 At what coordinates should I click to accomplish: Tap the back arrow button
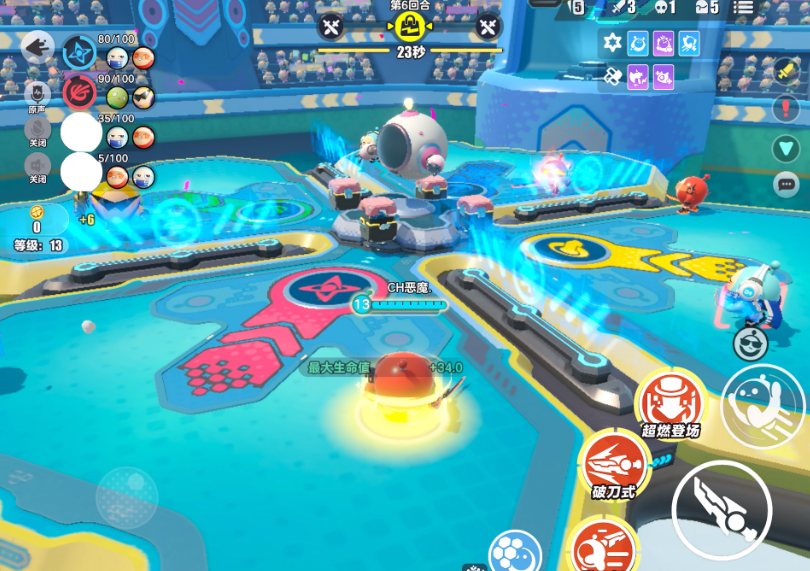(38, 46)
